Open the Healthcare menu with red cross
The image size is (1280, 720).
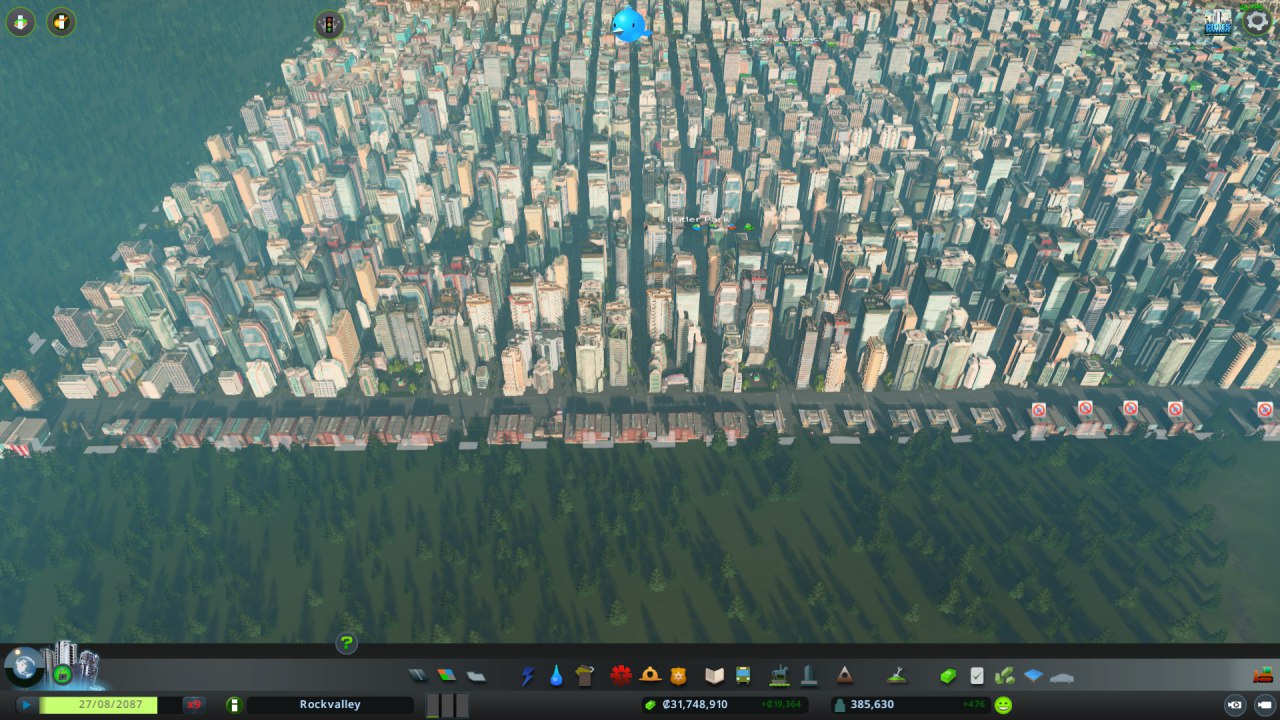tap(621, 676)
